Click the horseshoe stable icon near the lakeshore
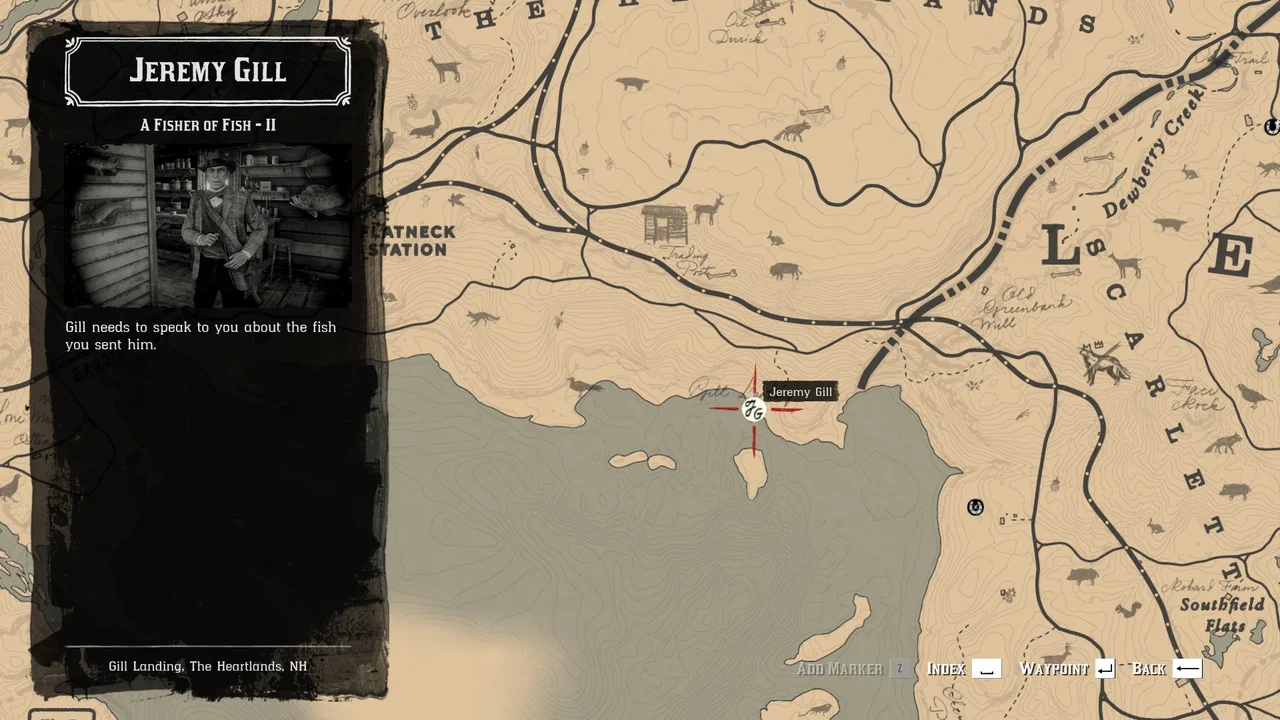The width and height of the screenshot is (1280, 720). pos(974,508)
